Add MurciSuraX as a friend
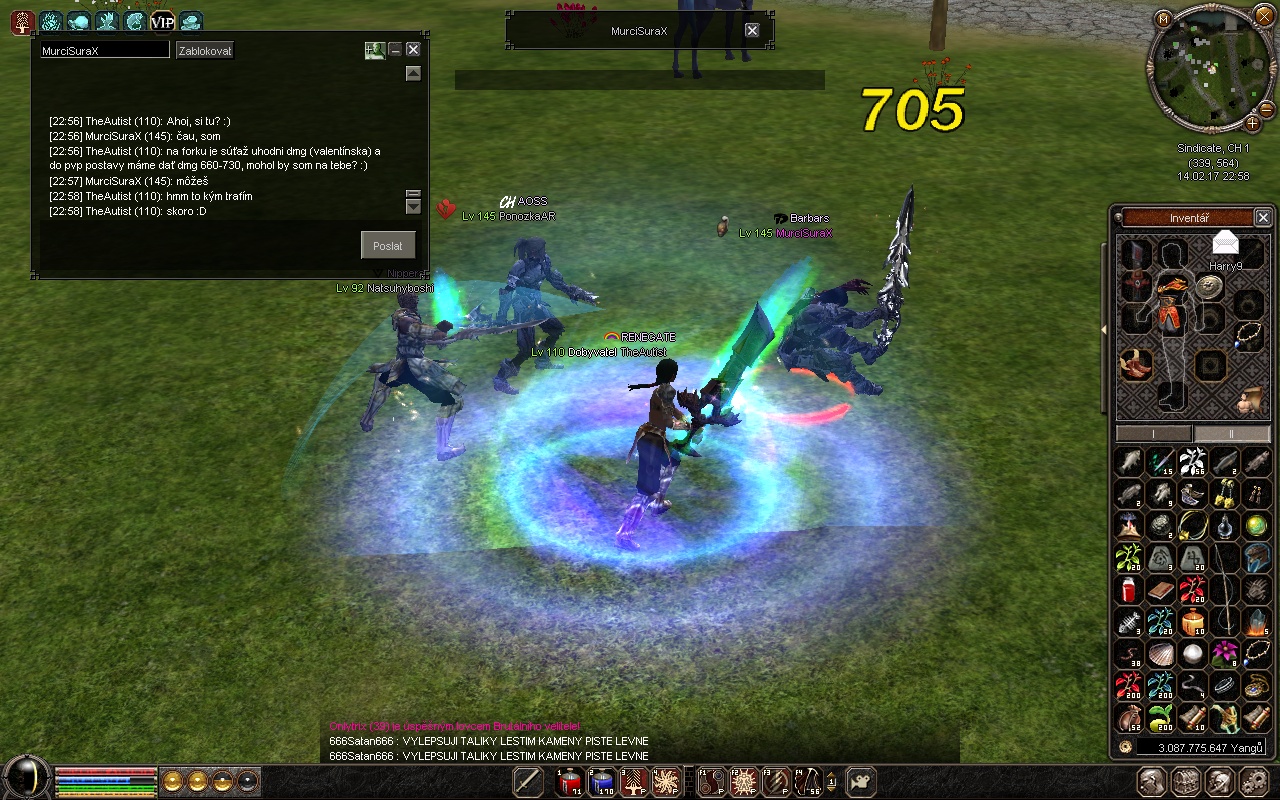This screenshot has height=800, width=1280. (374, 50)
